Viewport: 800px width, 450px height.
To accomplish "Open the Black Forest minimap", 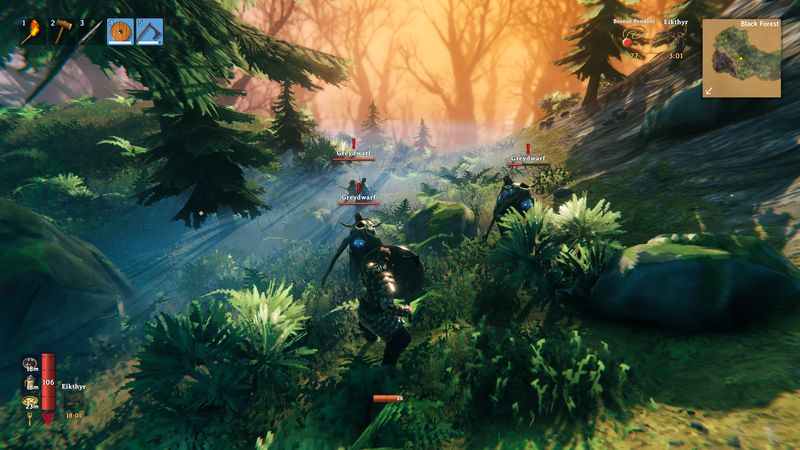I will point(740,58).
